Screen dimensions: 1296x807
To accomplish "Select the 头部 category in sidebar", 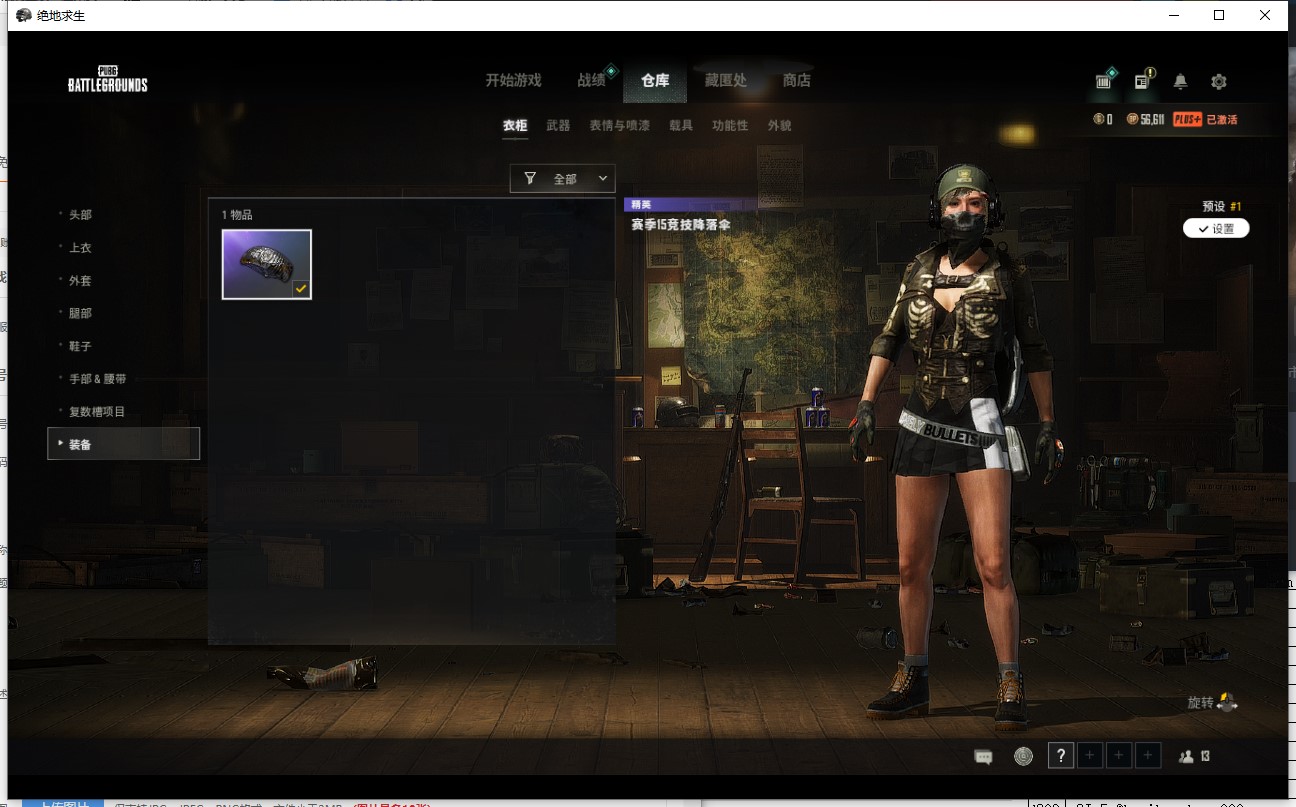I will click(x=79, y=215).
